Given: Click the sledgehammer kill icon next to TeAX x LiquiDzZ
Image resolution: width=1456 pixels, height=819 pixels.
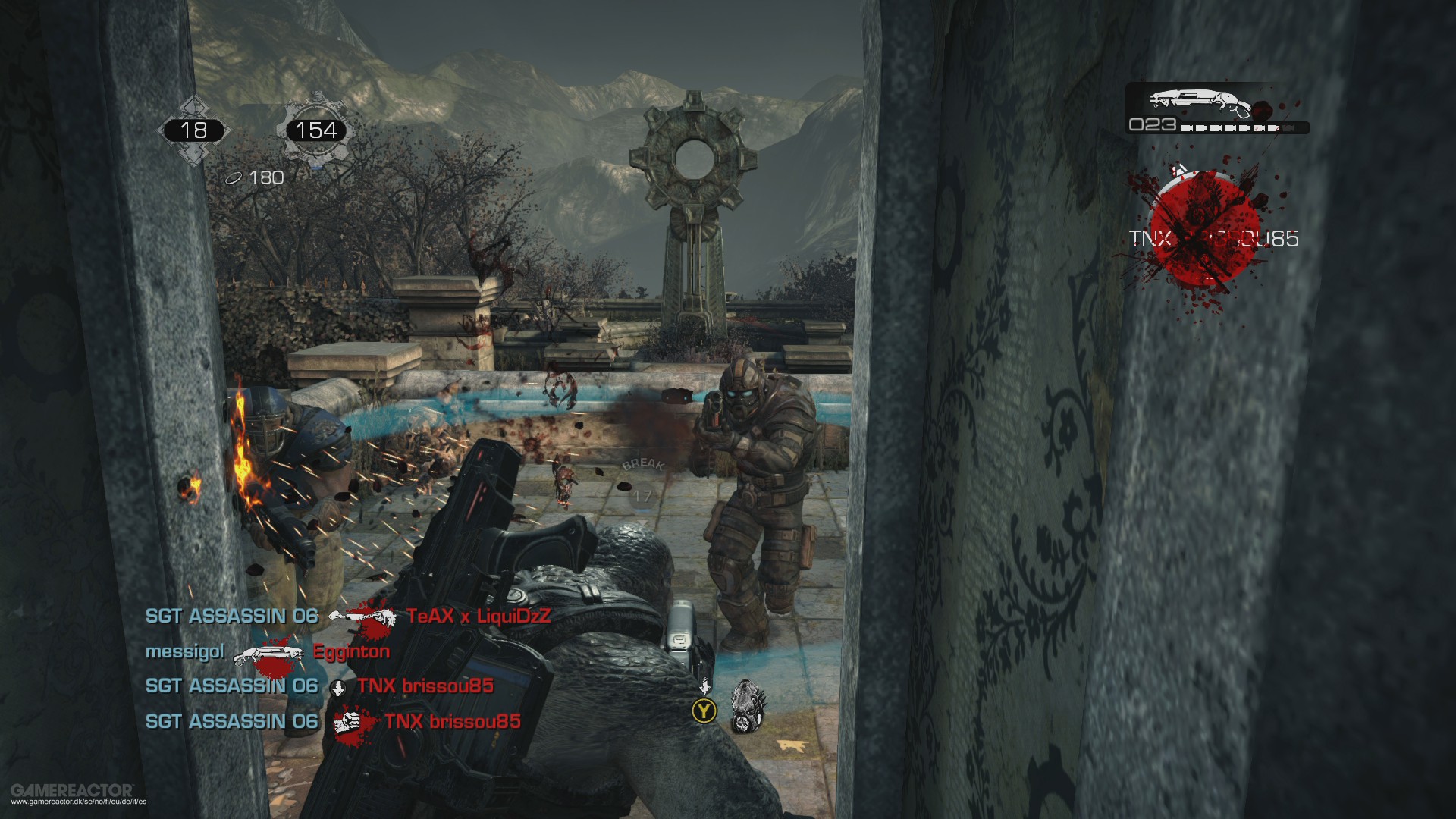Looking at the screenshot, I should 362,617.
